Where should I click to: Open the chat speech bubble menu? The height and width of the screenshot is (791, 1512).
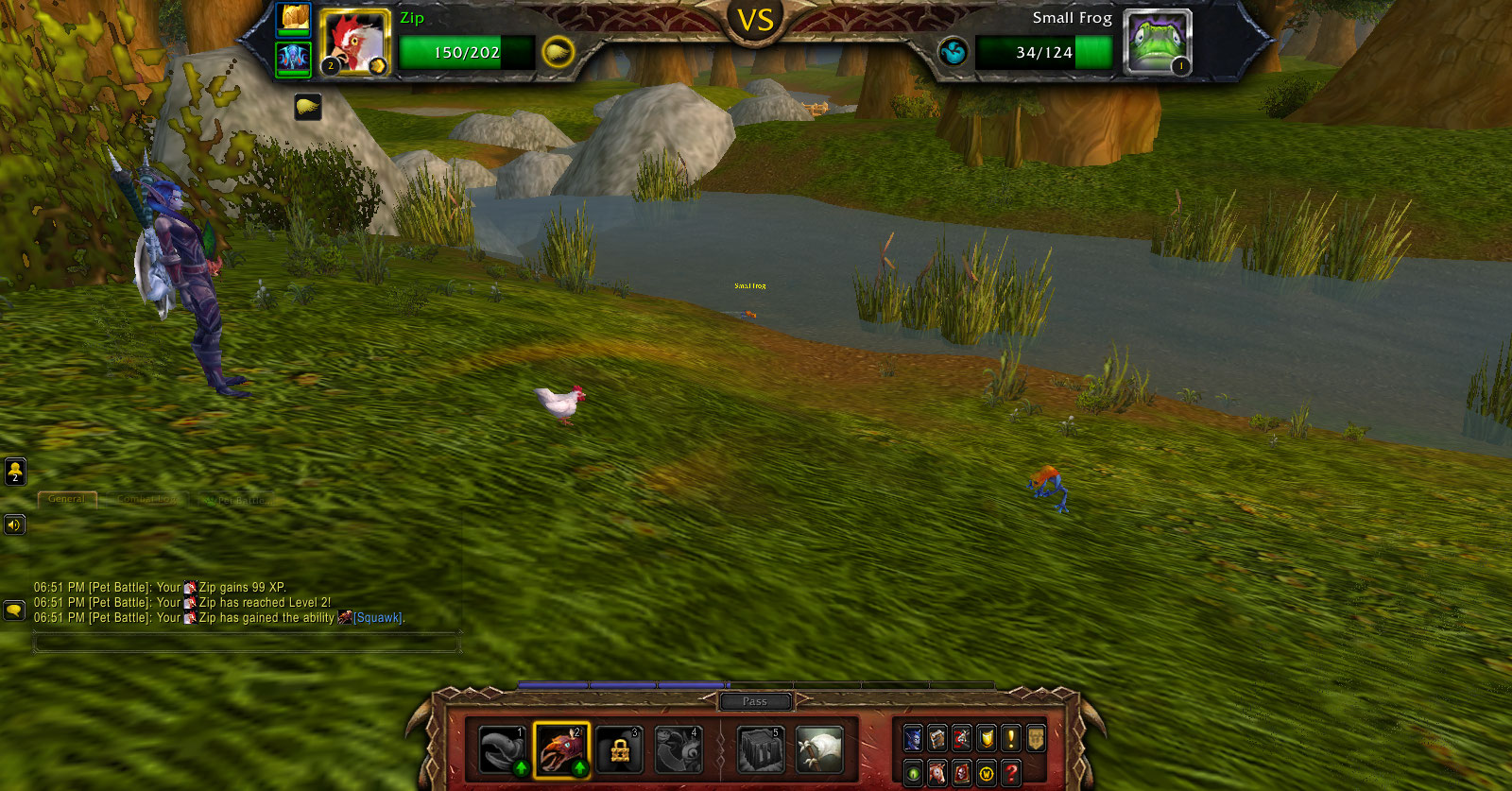14,610
